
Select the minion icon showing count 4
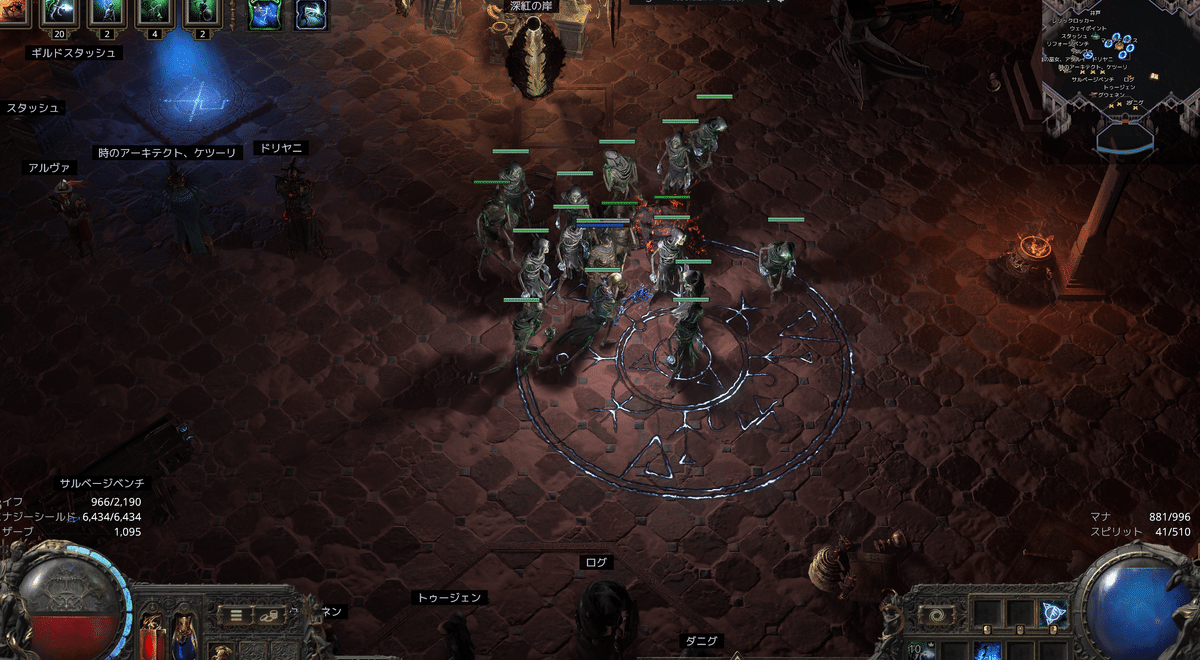click(153, 12)
